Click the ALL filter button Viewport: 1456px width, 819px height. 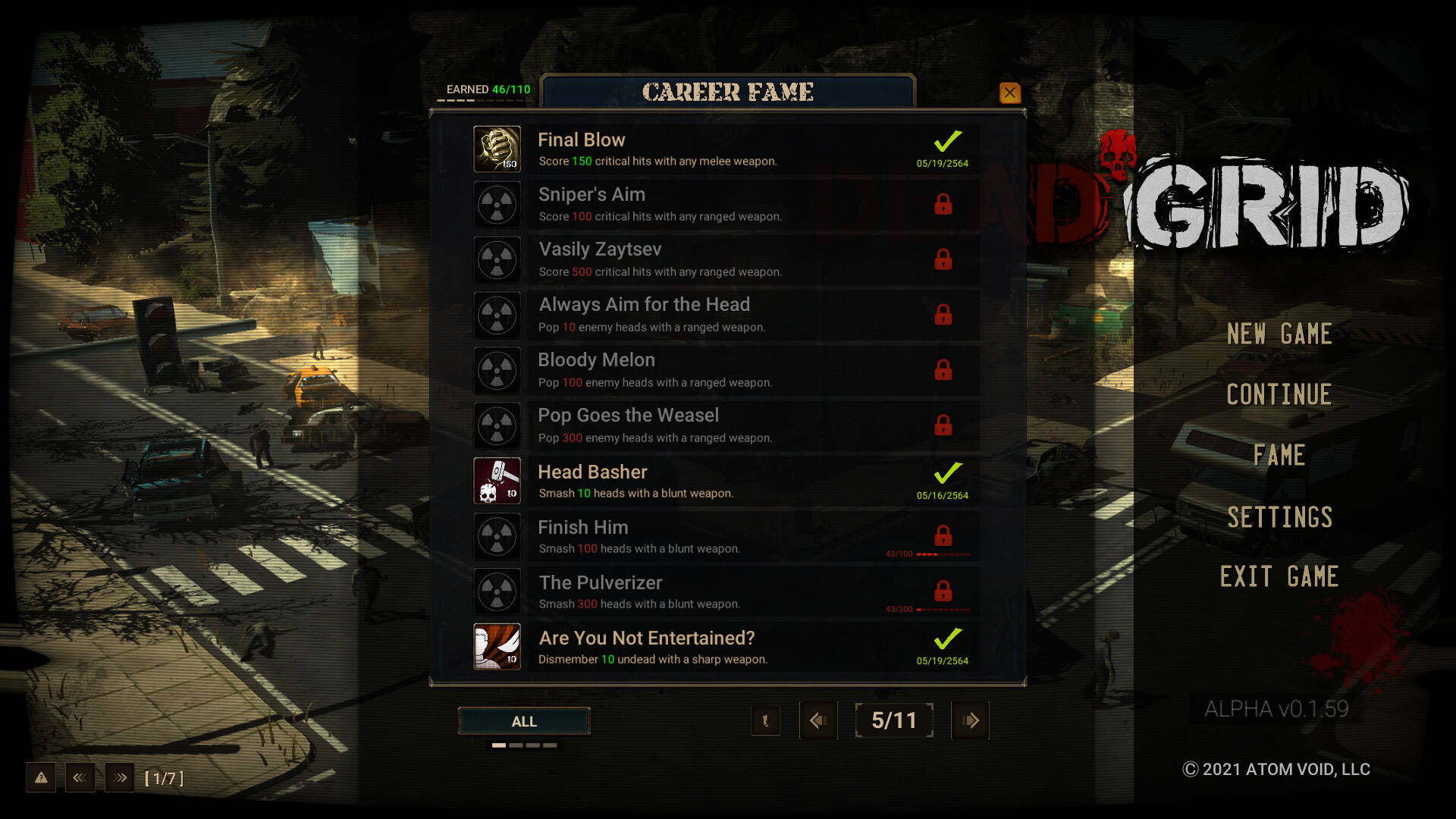point(524,721)
